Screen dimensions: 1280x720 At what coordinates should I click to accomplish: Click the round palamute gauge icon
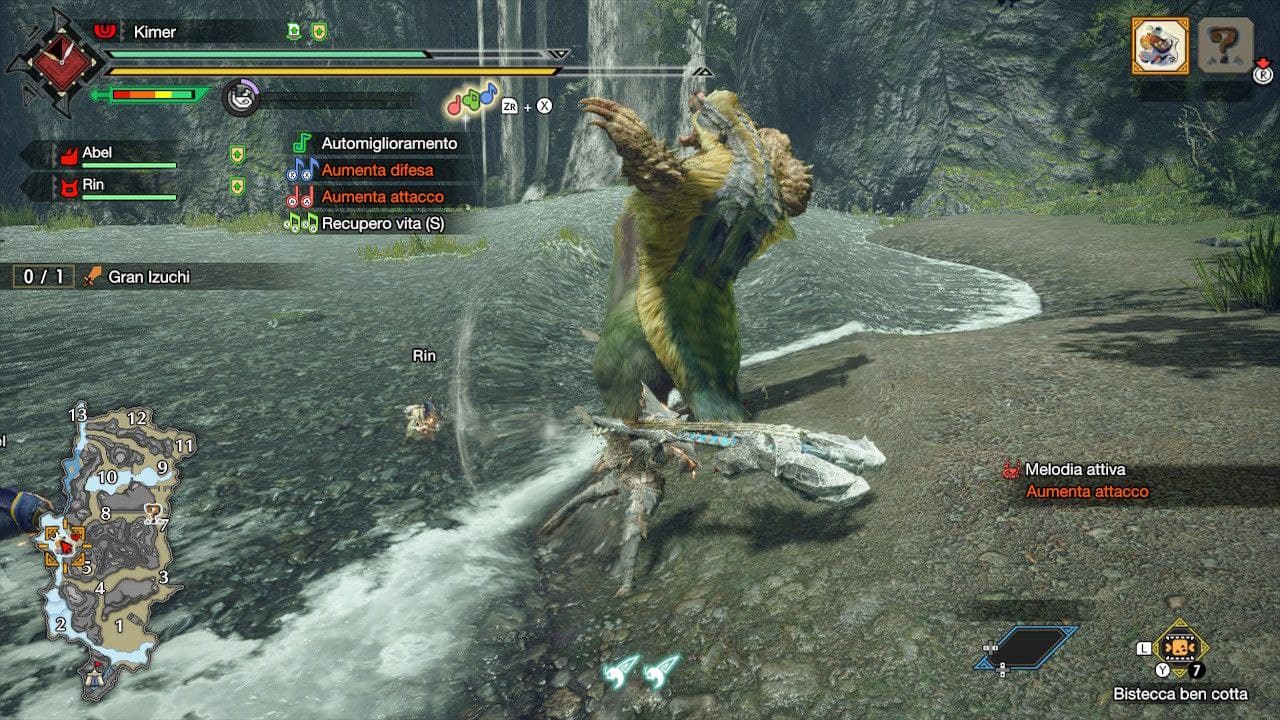coord(240,98)
